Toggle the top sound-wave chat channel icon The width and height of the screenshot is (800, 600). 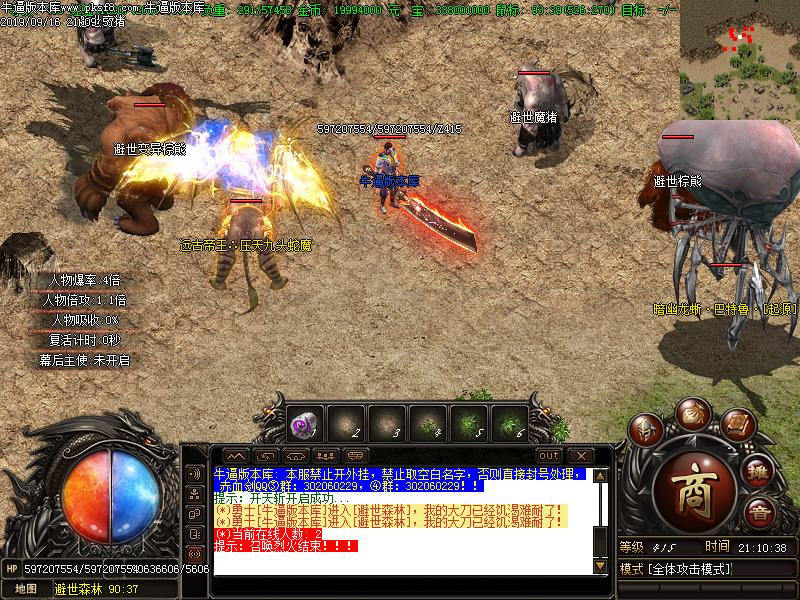(195, 474)
